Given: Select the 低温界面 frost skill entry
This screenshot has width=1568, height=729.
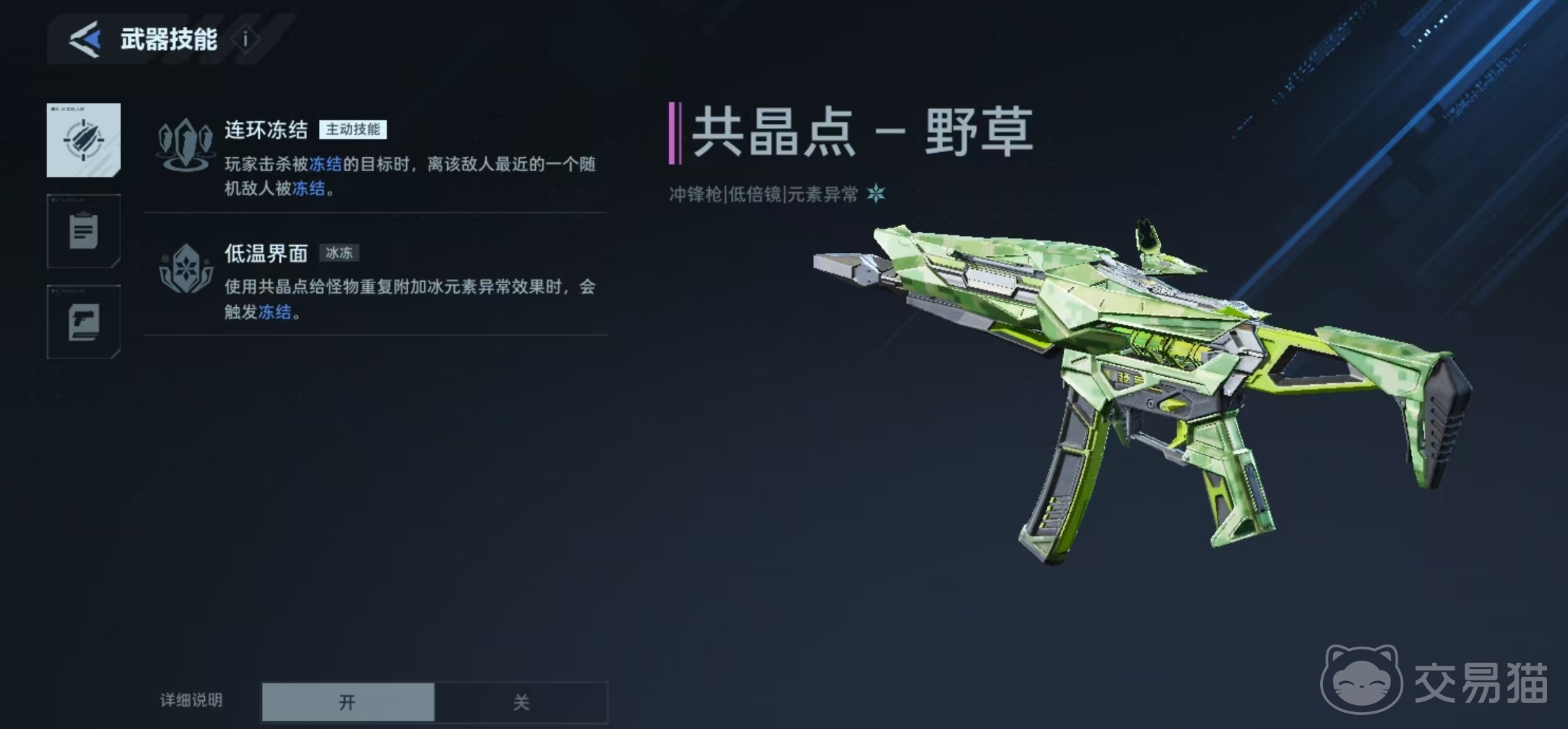Looking at the screenshot, I should (x=376, y=280).
